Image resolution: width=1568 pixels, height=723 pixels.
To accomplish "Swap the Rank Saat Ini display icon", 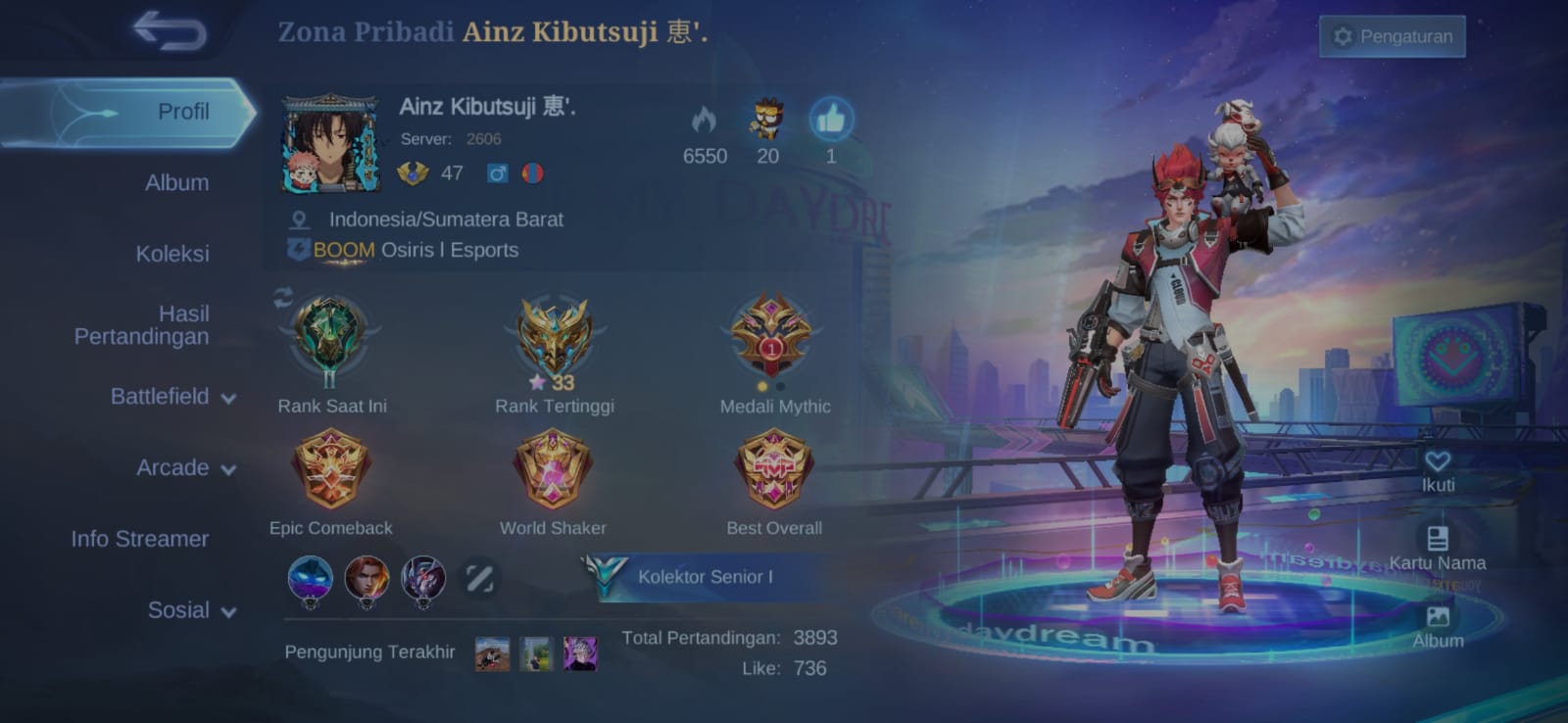I will [x=283, y=298].
